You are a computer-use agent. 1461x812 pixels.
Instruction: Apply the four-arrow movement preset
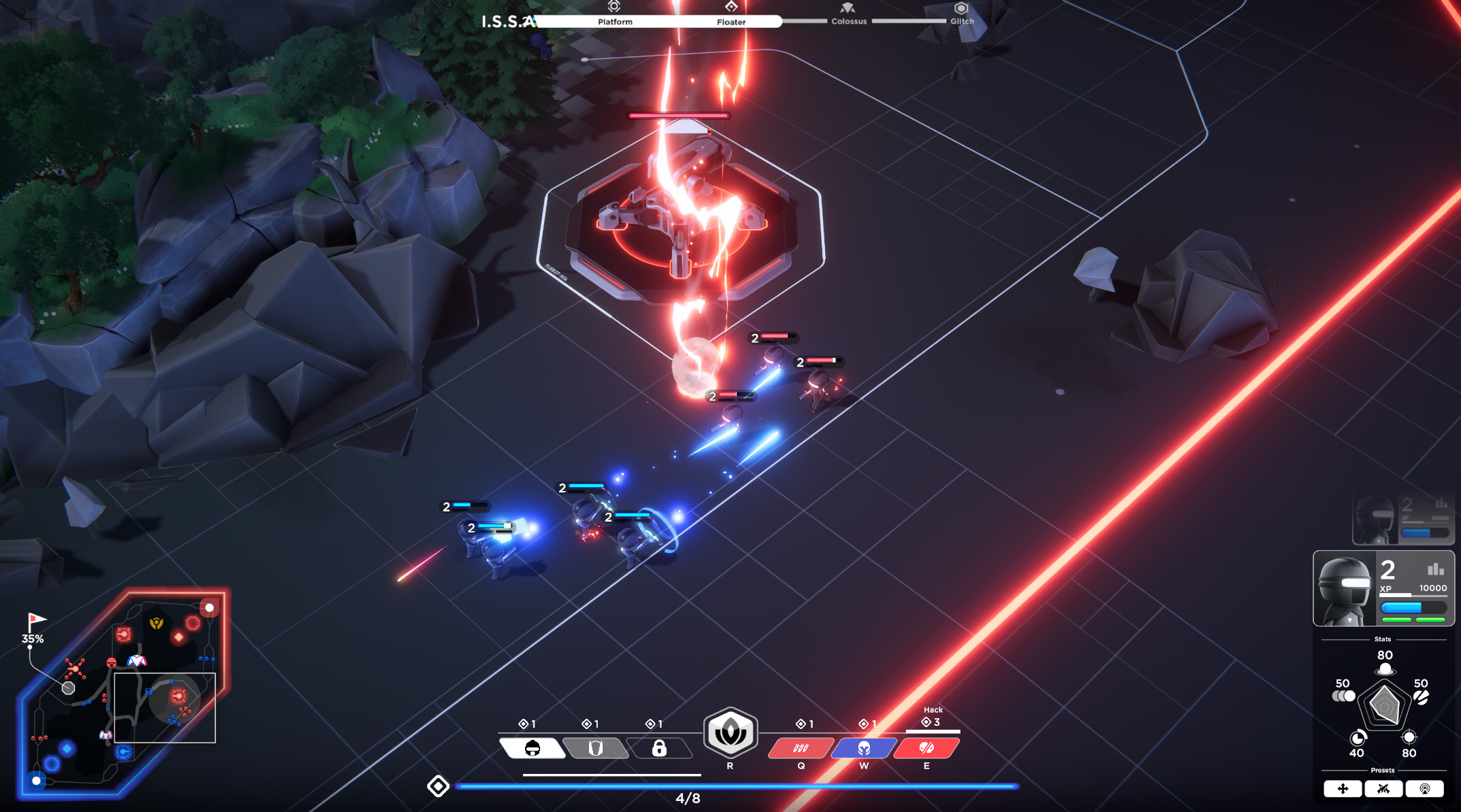(x=1343, y=789)
